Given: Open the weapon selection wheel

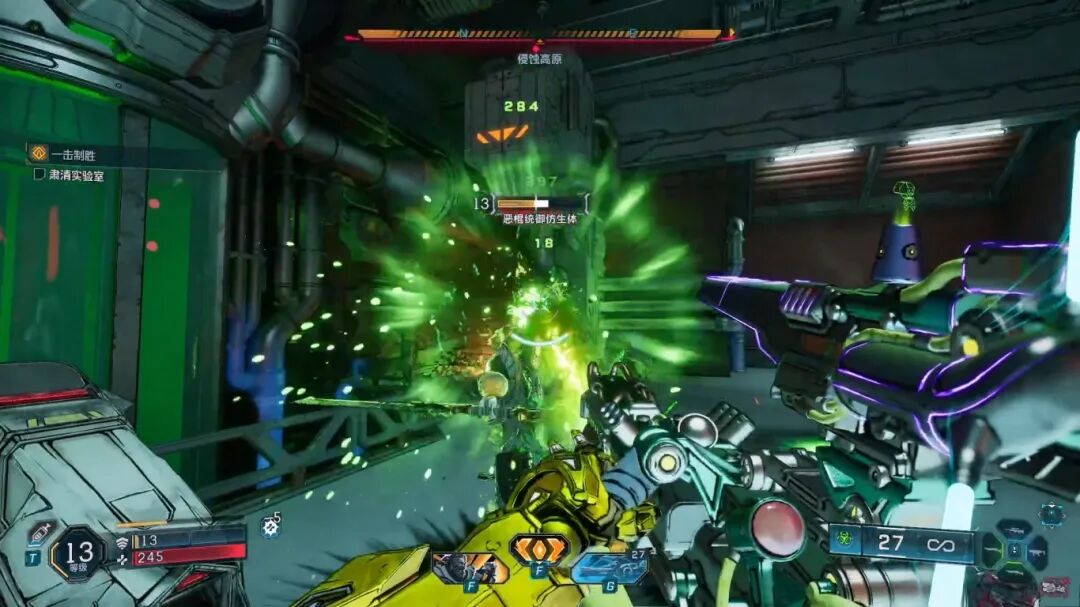Looking at the screenshot, I should [x=1014, y=550].
